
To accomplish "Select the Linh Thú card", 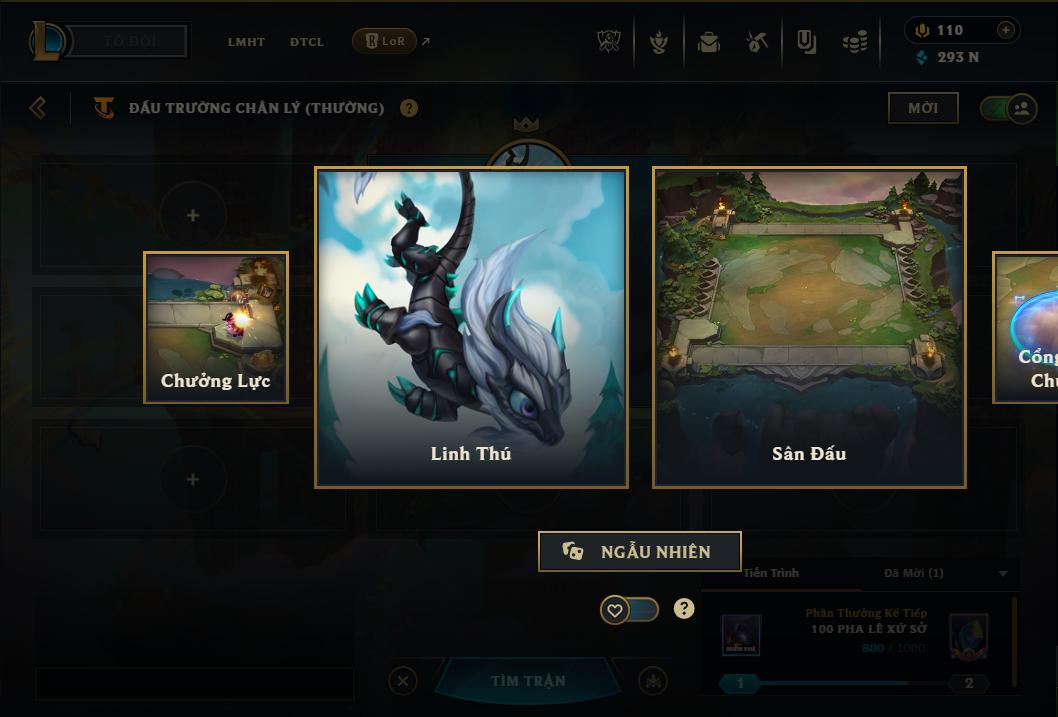I will (x=471, y=327).
